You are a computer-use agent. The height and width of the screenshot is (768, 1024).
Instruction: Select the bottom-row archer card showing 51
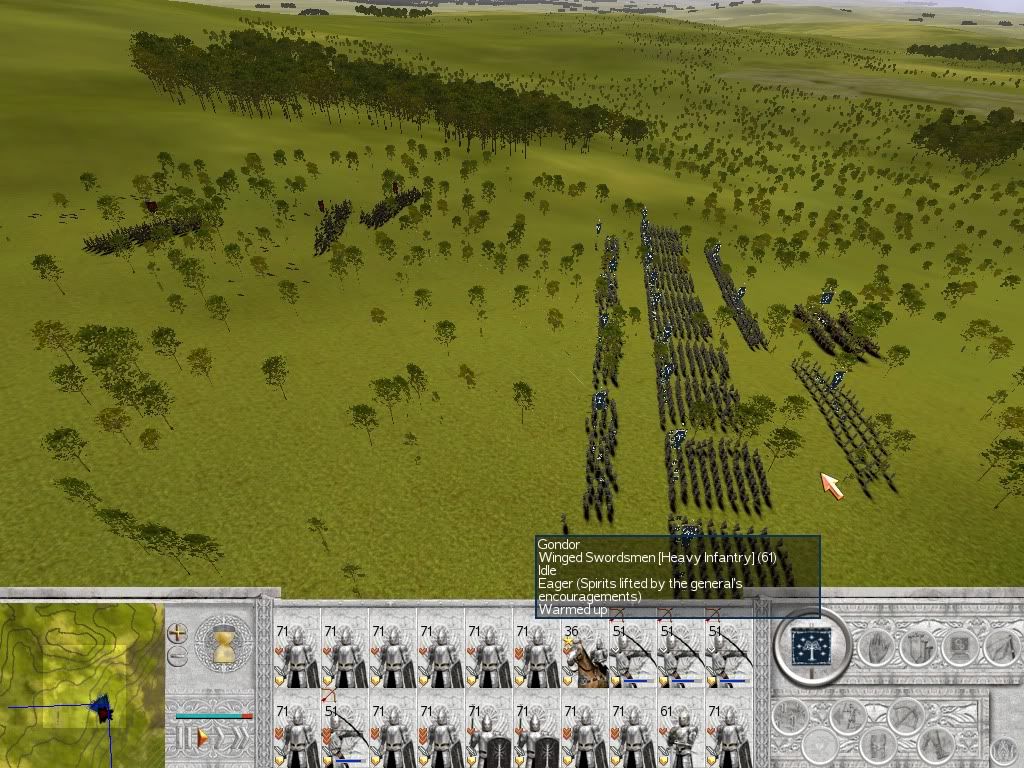point(344,735)
